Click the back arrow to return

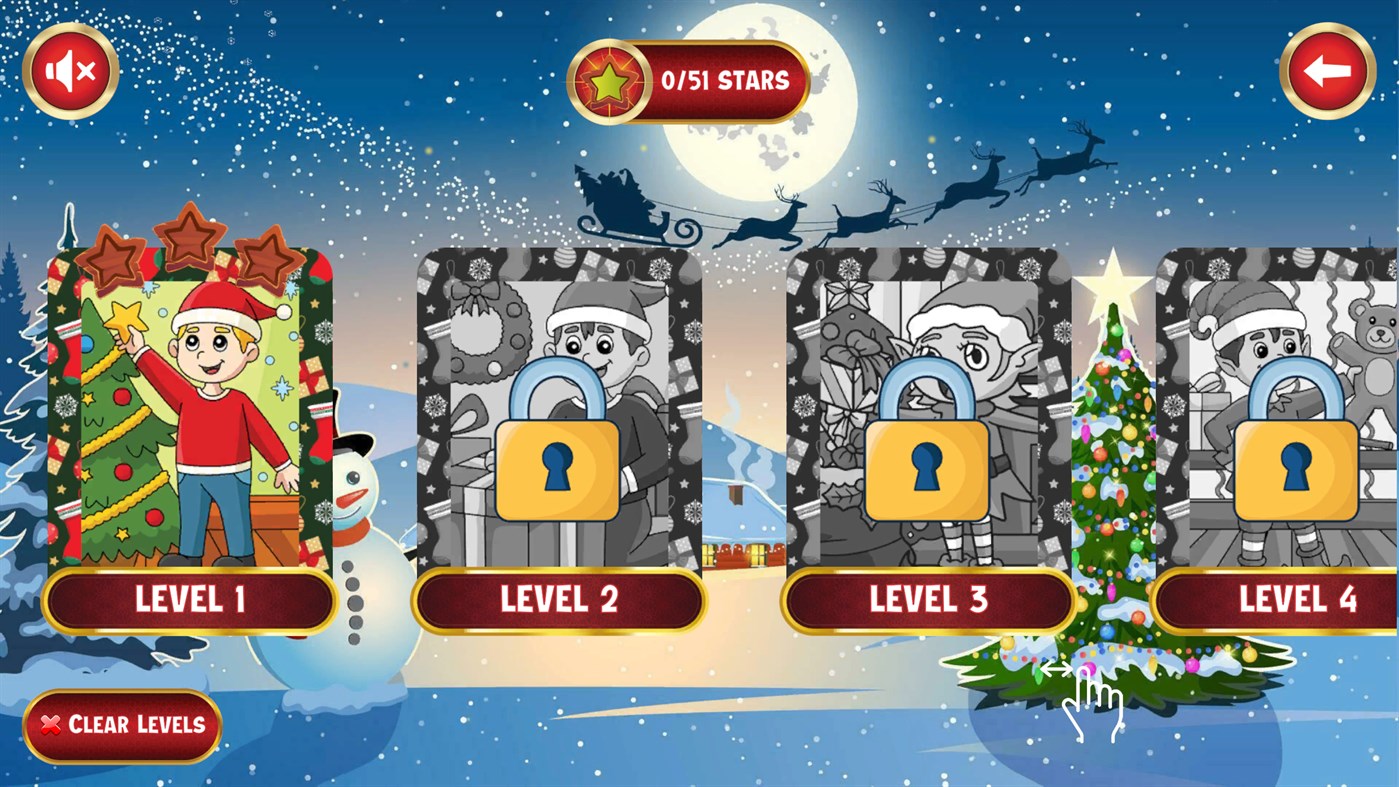[x=1327, y=69]
